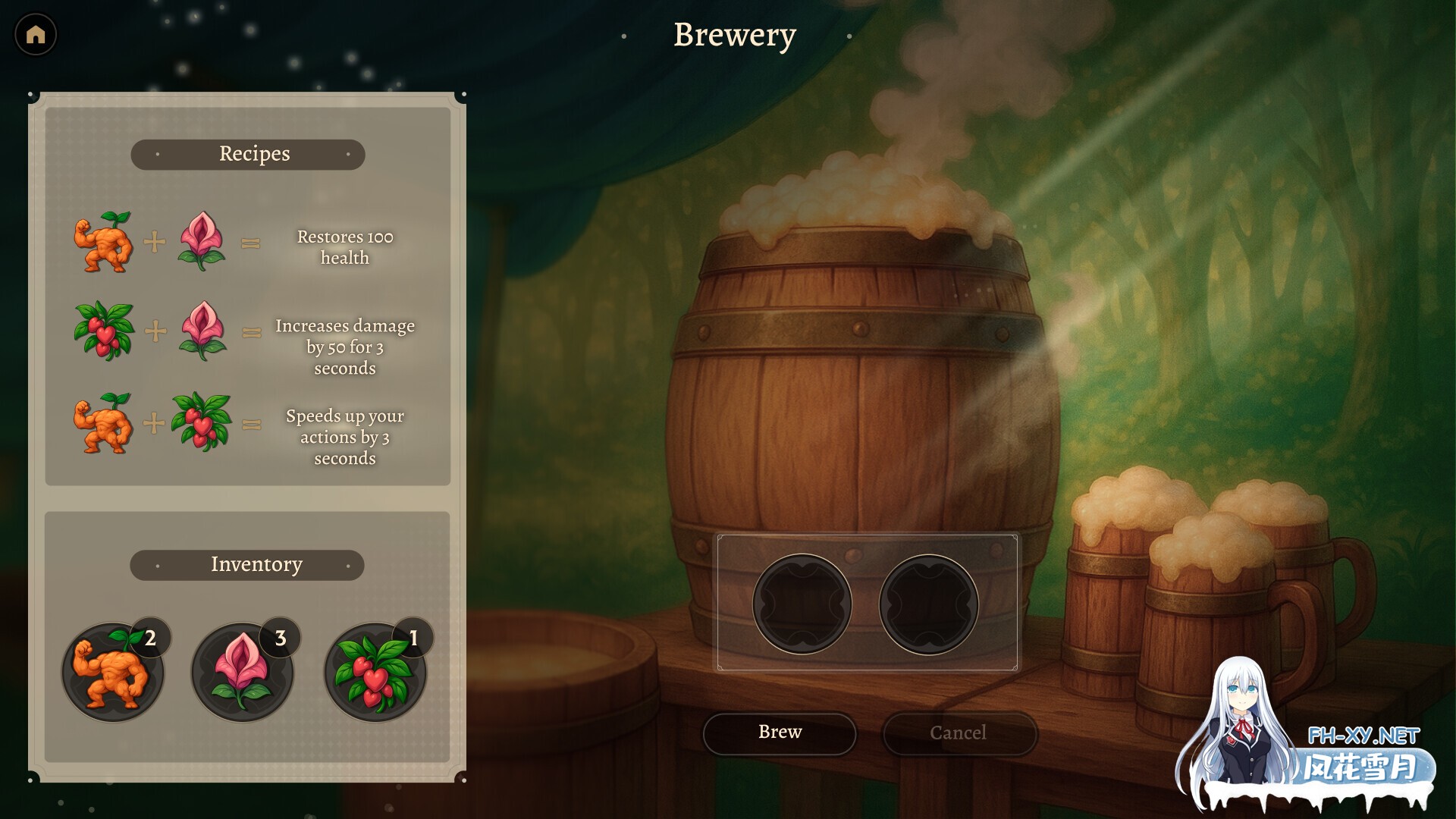Viewport: 1456px width, 819px height.
Task: Return to the home screen
Action: coord(36,34)
